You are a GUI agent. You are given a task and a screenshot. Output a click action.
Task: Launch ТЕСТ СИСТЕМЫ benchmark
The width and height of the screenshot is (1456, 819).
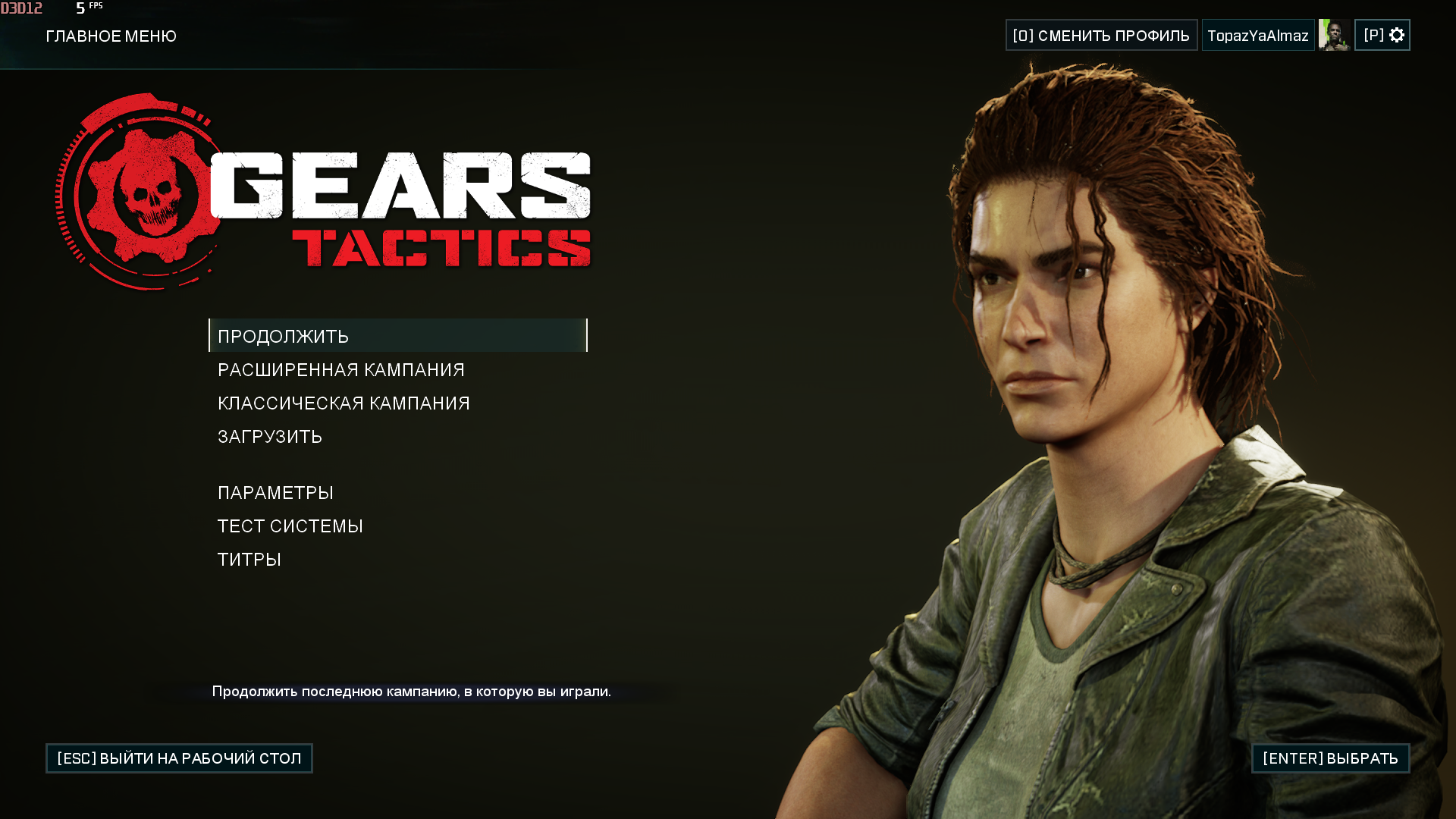pyautogui.click(x=290, y=526)
